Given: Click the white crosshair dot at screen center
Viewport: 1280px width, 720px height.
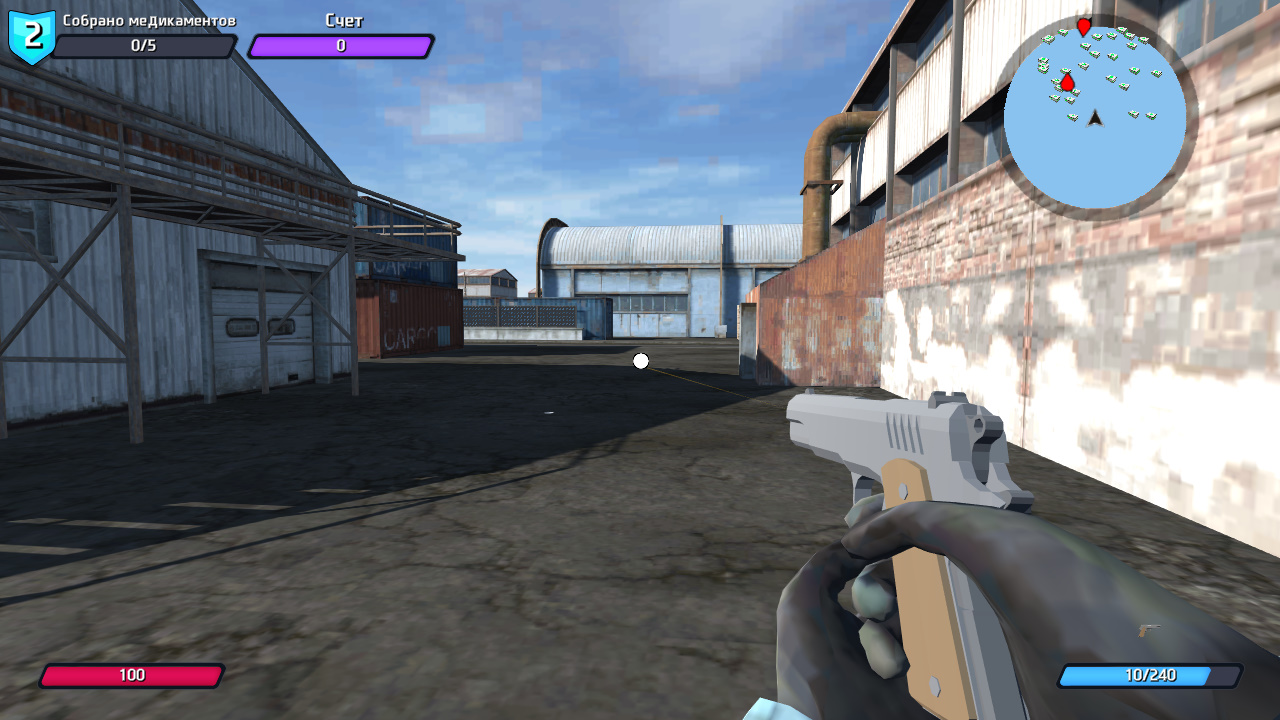Looking at the screenshot, I should [640, 361].
